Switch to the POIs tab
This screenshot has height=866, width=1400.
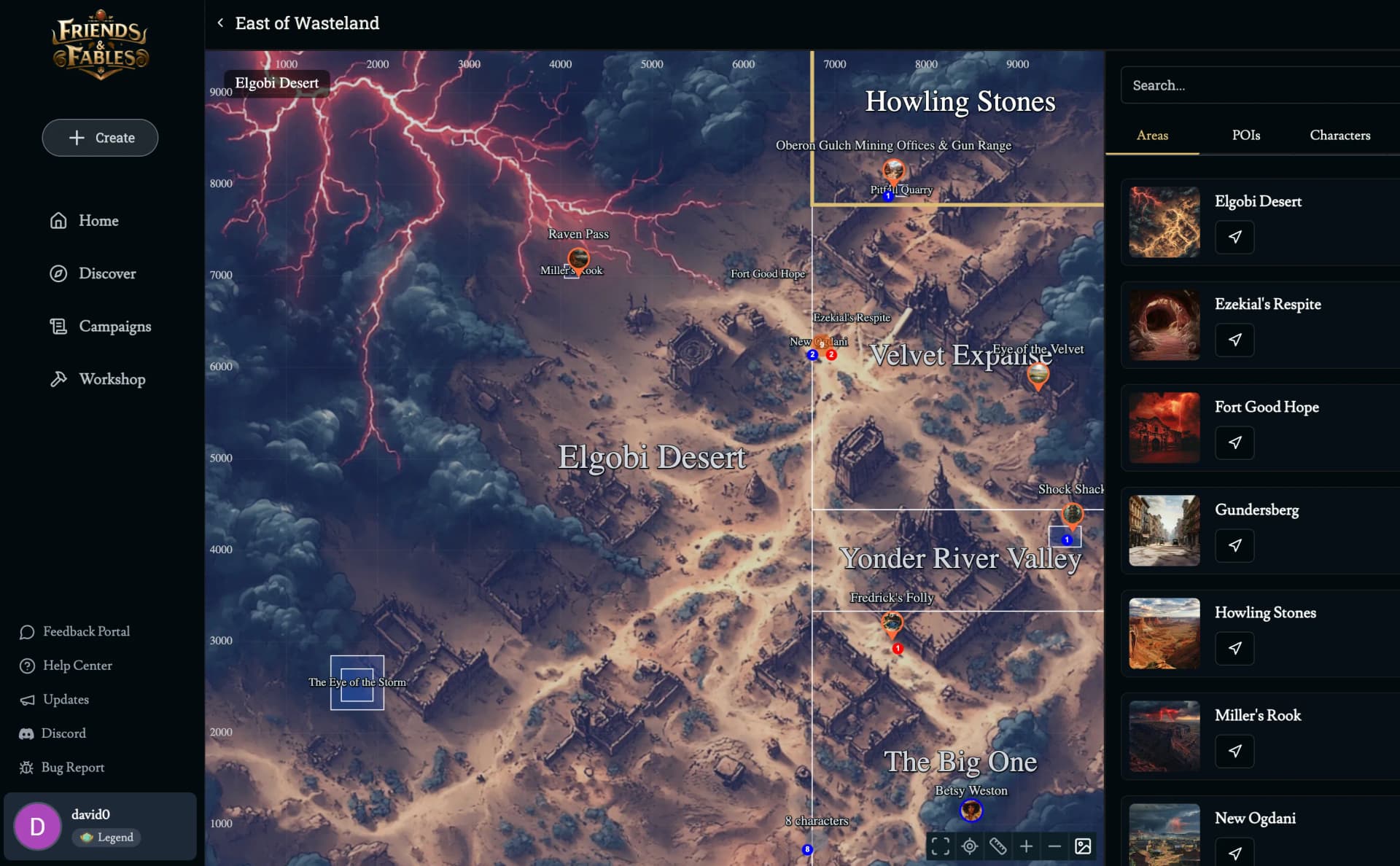pos(1246,135)
